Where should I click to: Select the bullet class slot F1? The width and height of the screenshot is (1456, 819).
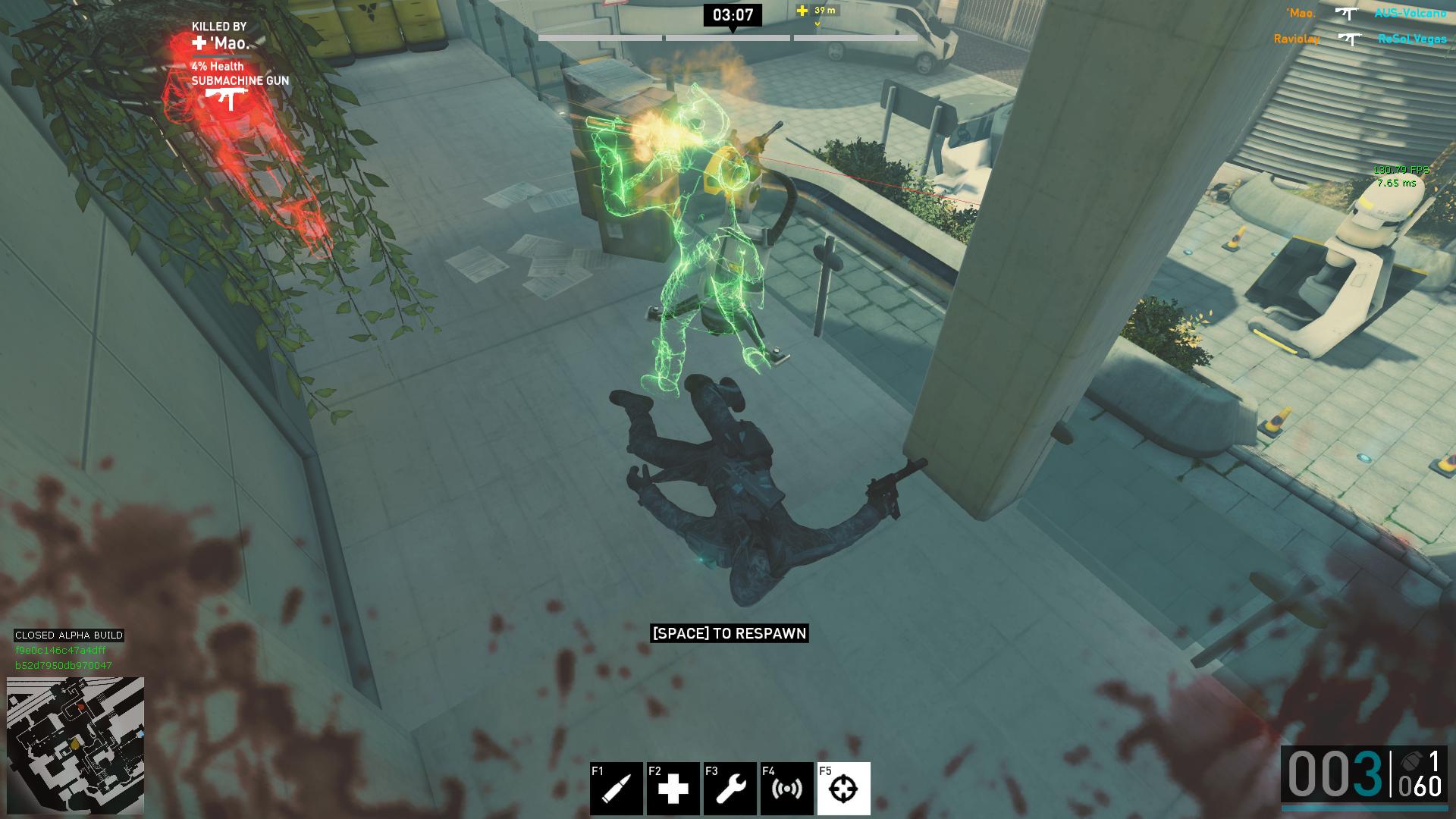pyautogui.click(x=616, y=789)
